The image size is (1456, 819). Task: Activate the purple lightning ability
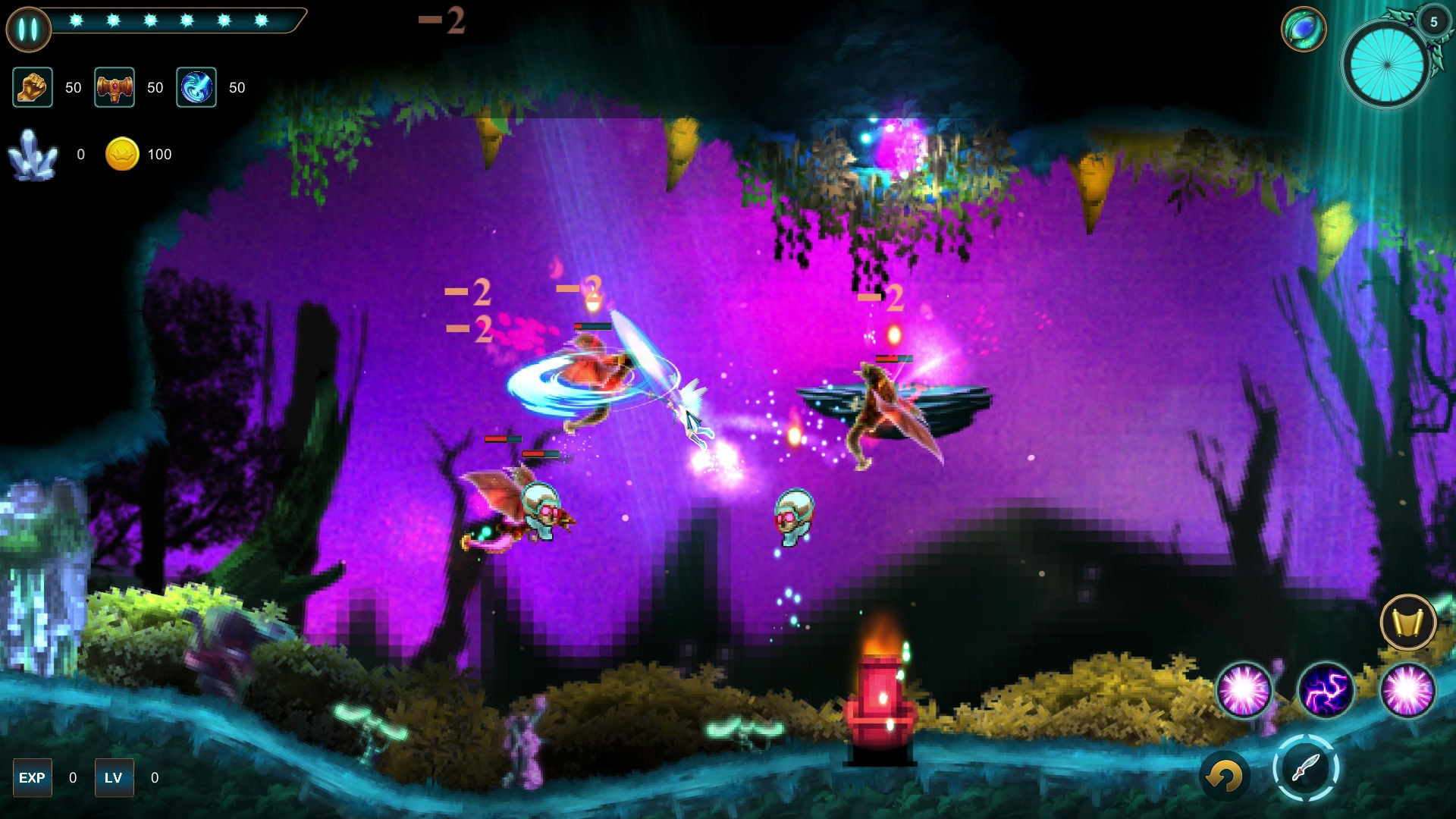coord(1326,691)
